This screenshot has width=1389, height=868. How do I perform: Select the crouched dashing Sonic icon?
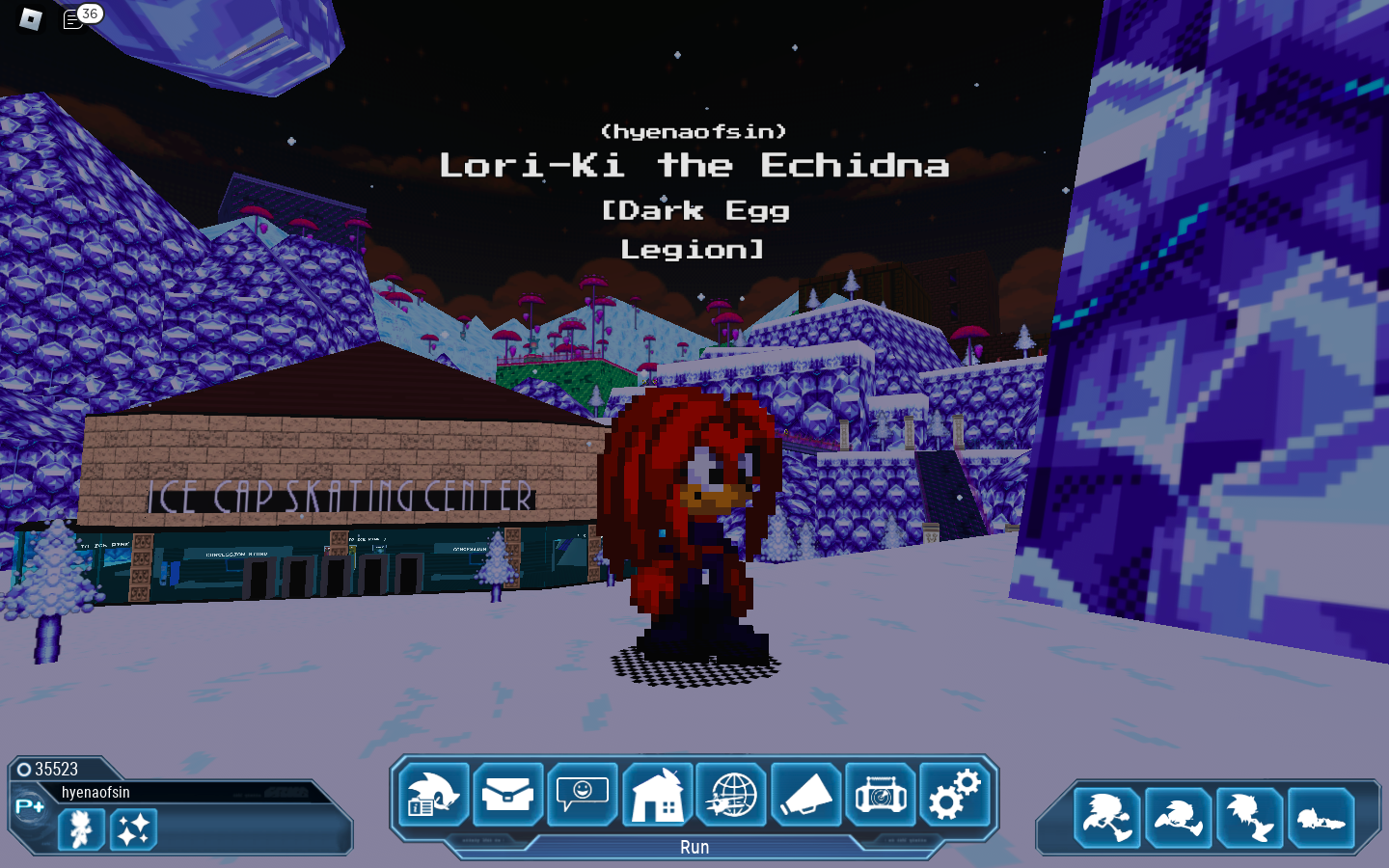coord(1179,818)
